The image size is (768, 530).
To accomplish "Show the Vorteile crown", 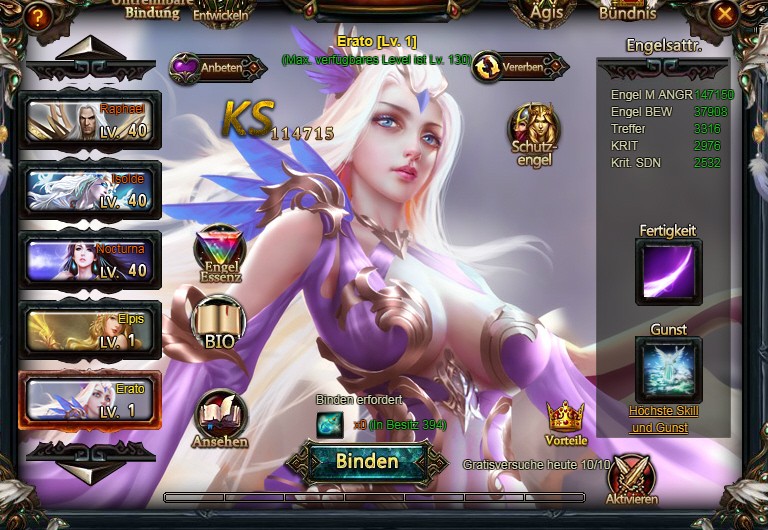I will coord(566,422).
